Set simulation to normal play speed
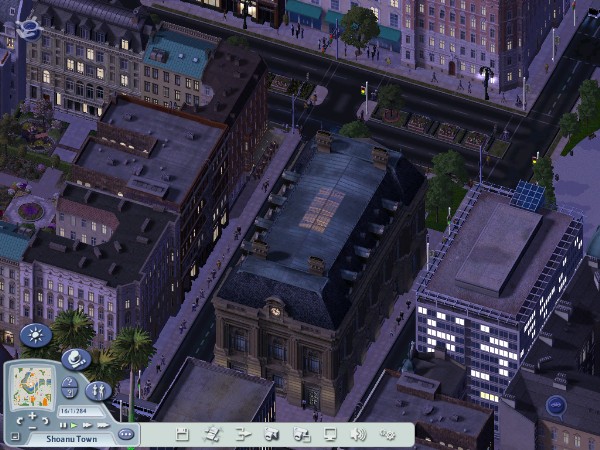The height and width of the screenshot is (450, 600). coord(74,425)
